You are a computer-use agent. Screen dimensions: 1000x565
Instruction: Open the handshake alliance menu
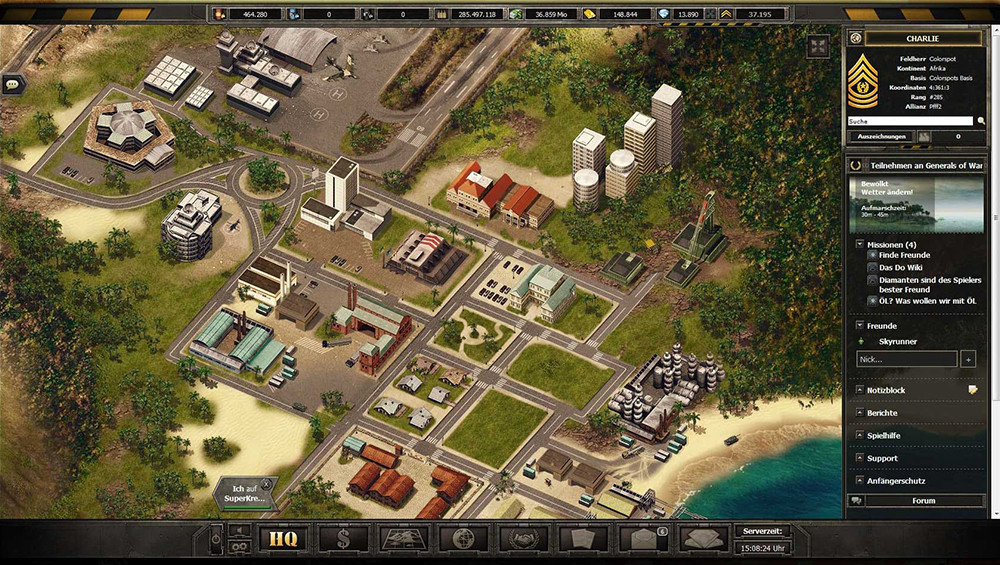point(523,539)
